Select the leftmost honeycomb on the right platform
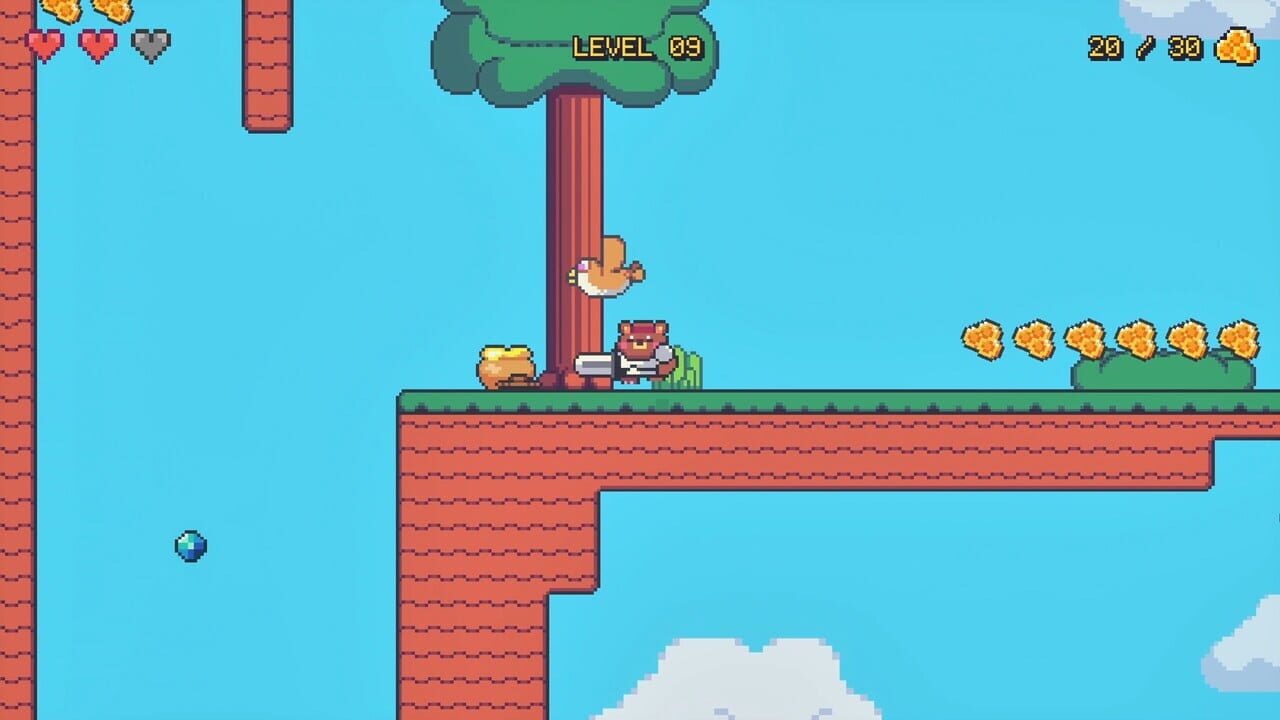The image size is (1280, 720). pyautogui.click(x=985, y=336)
